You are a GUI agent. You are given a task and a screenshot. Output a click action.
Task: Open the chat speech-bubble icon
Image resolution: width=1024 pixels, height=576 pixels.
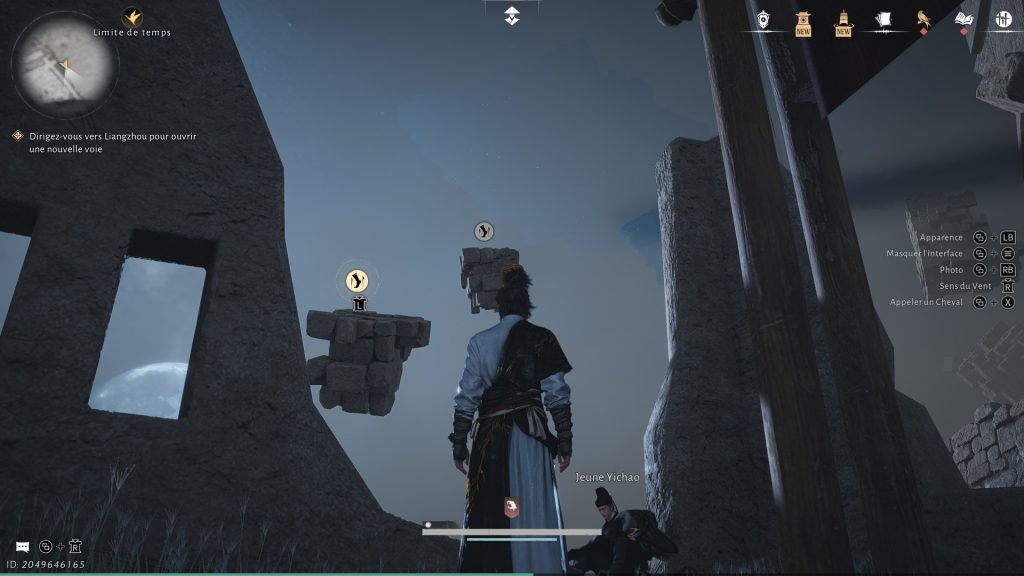pos(22,547)
